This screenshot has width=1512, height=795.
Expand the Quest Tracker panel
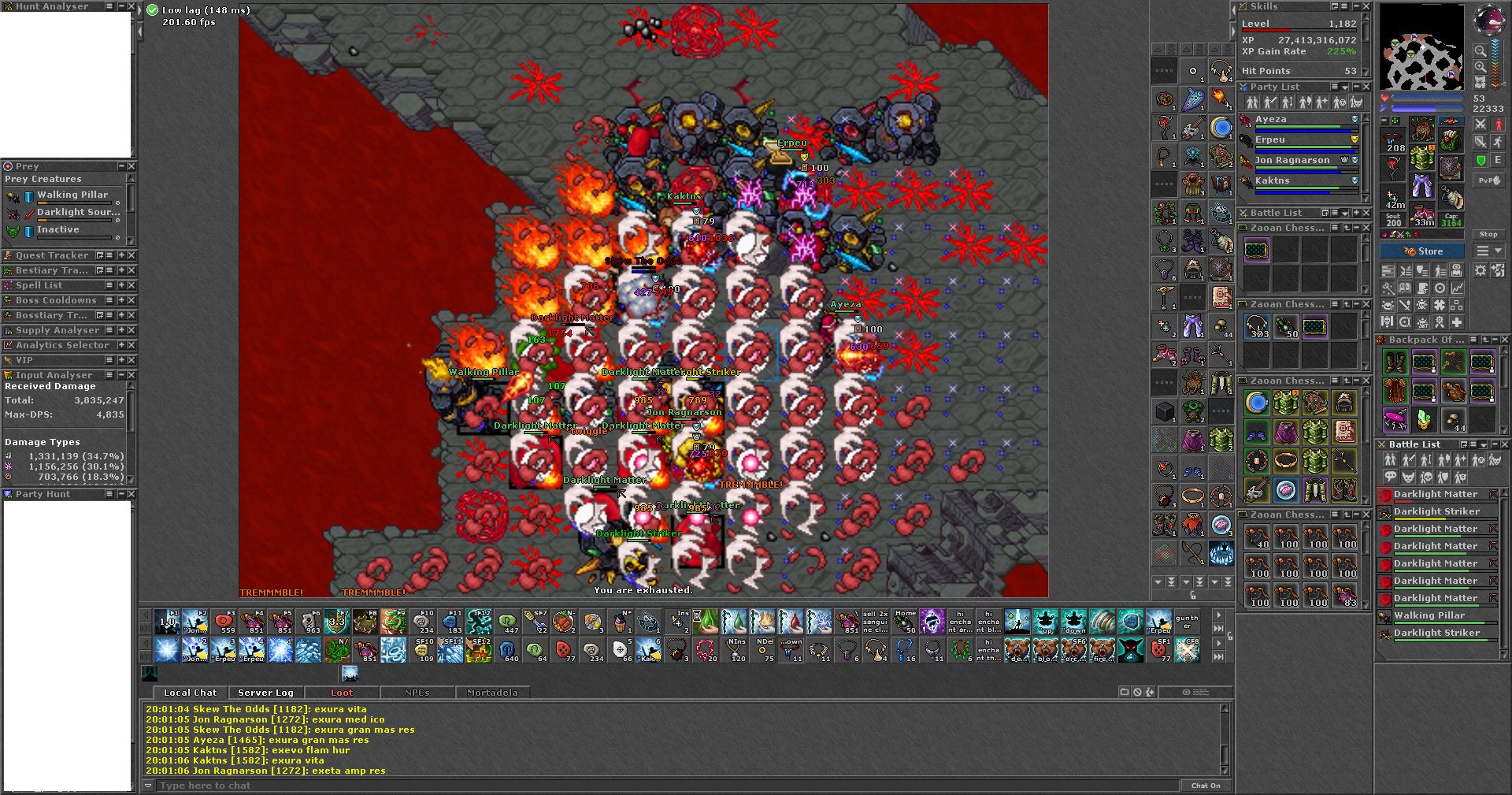(x=121, y=255)
